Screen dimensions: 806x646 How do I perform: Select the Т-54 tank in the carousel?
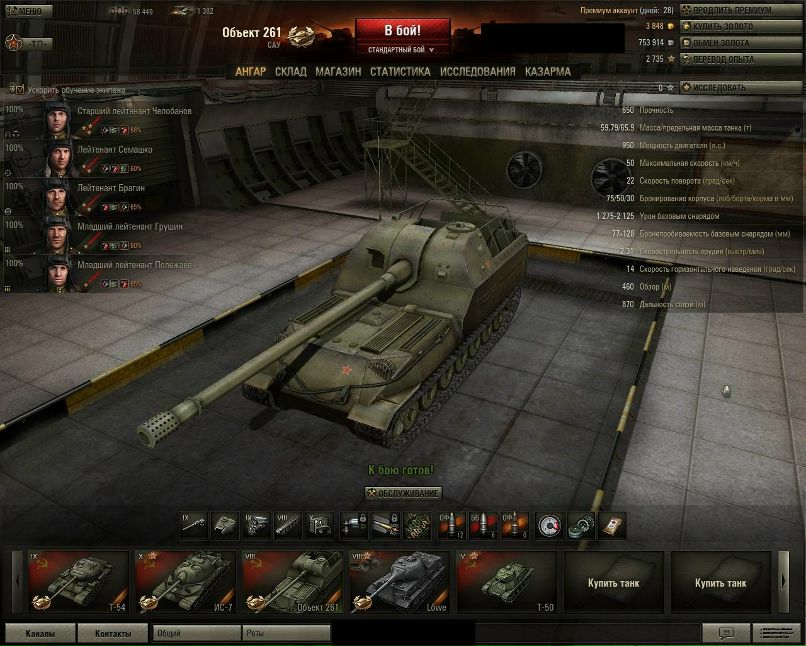78,582
